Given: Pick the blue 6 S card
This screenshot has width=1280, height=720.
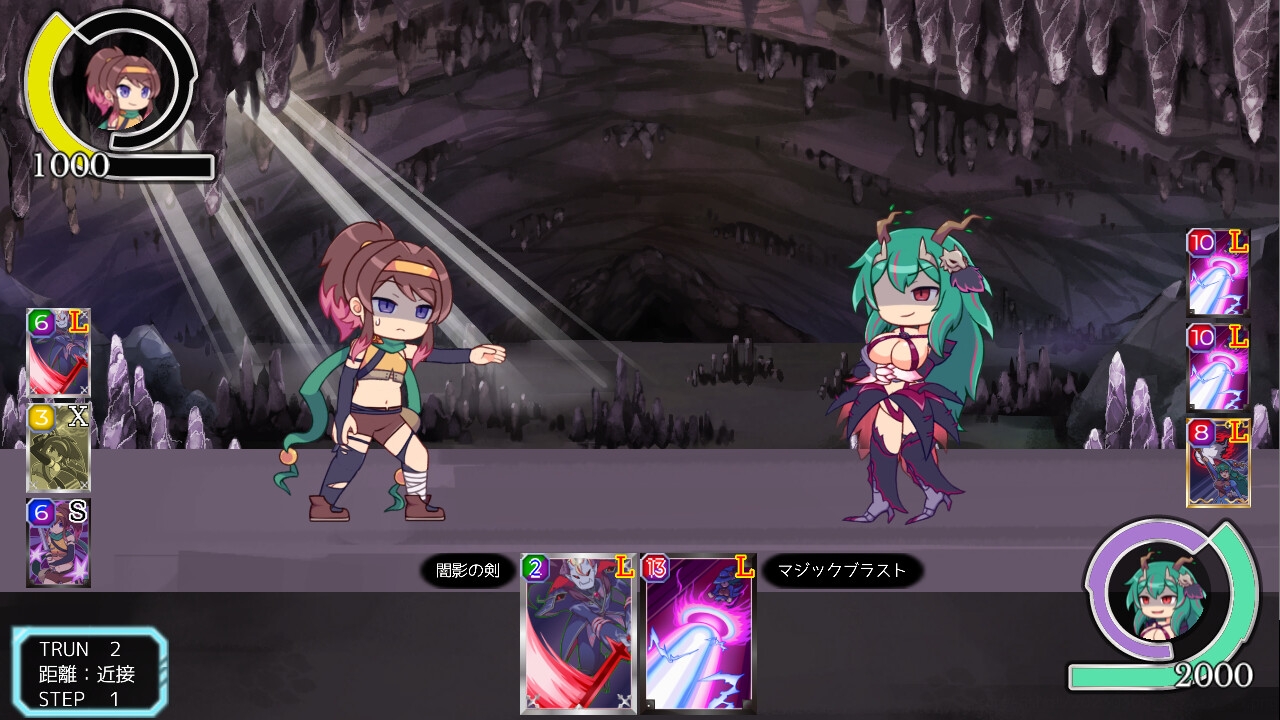Looking at the screenshot, I should pyautogui.click(x=58, y=542).
